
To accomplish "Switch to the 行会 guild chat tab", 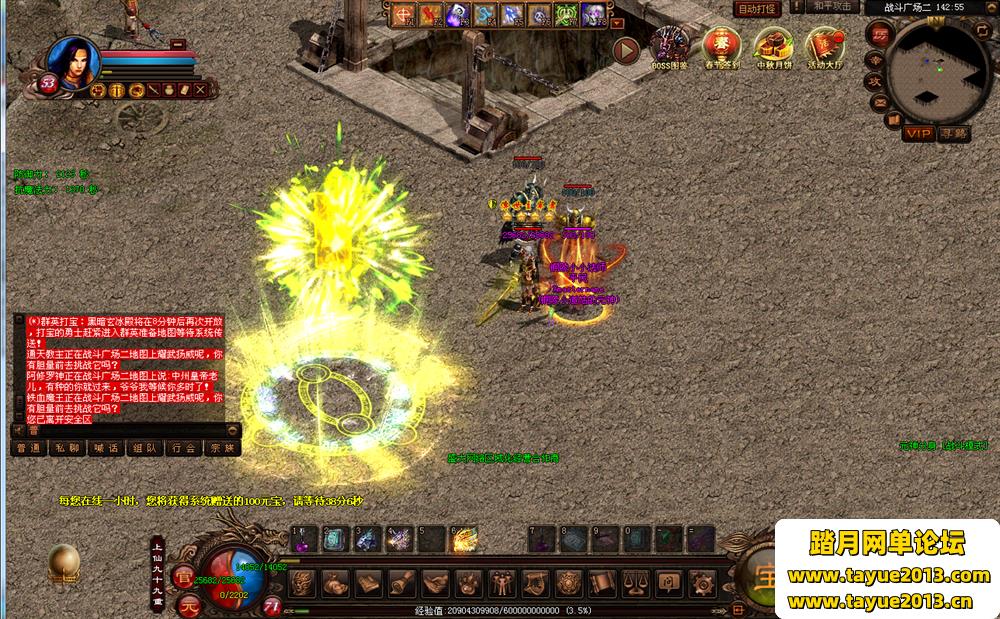I will coord(183,449).
